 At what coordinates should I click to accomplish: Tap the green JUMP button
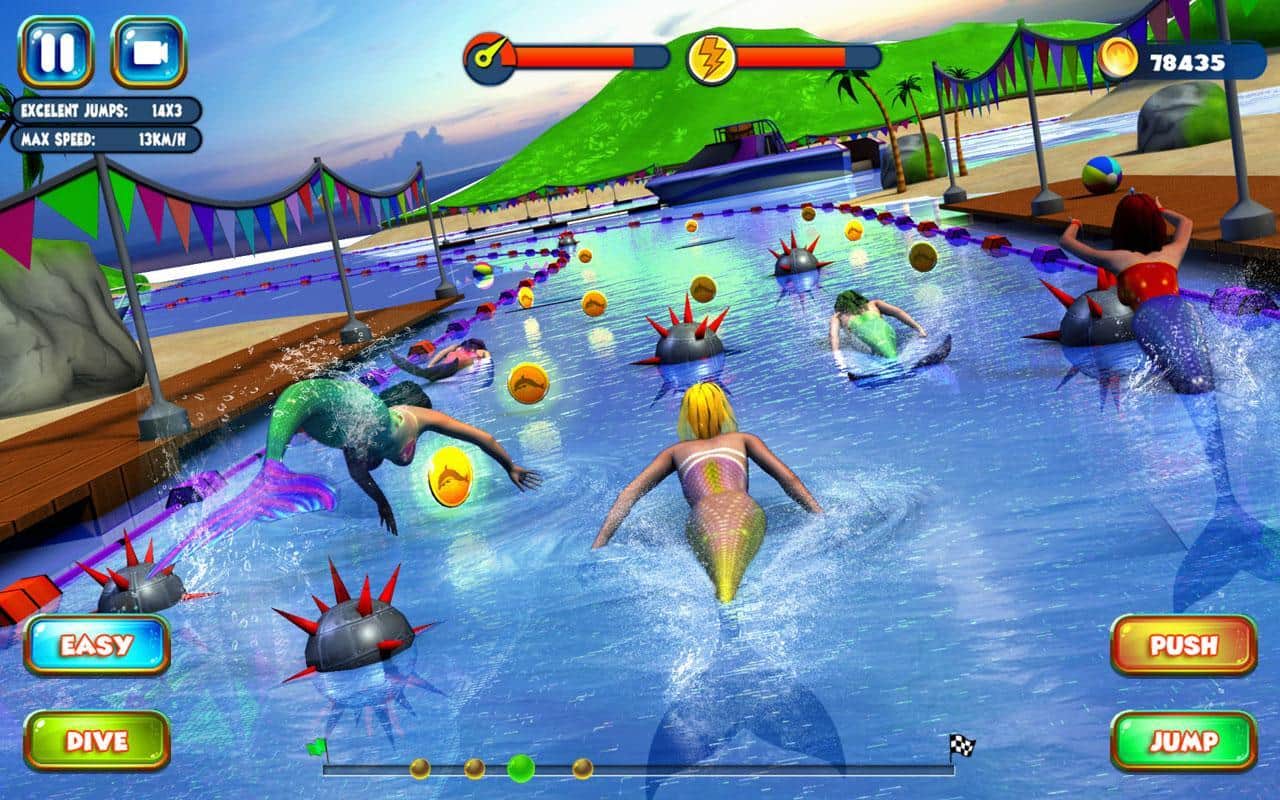[x=1183, y=741]
